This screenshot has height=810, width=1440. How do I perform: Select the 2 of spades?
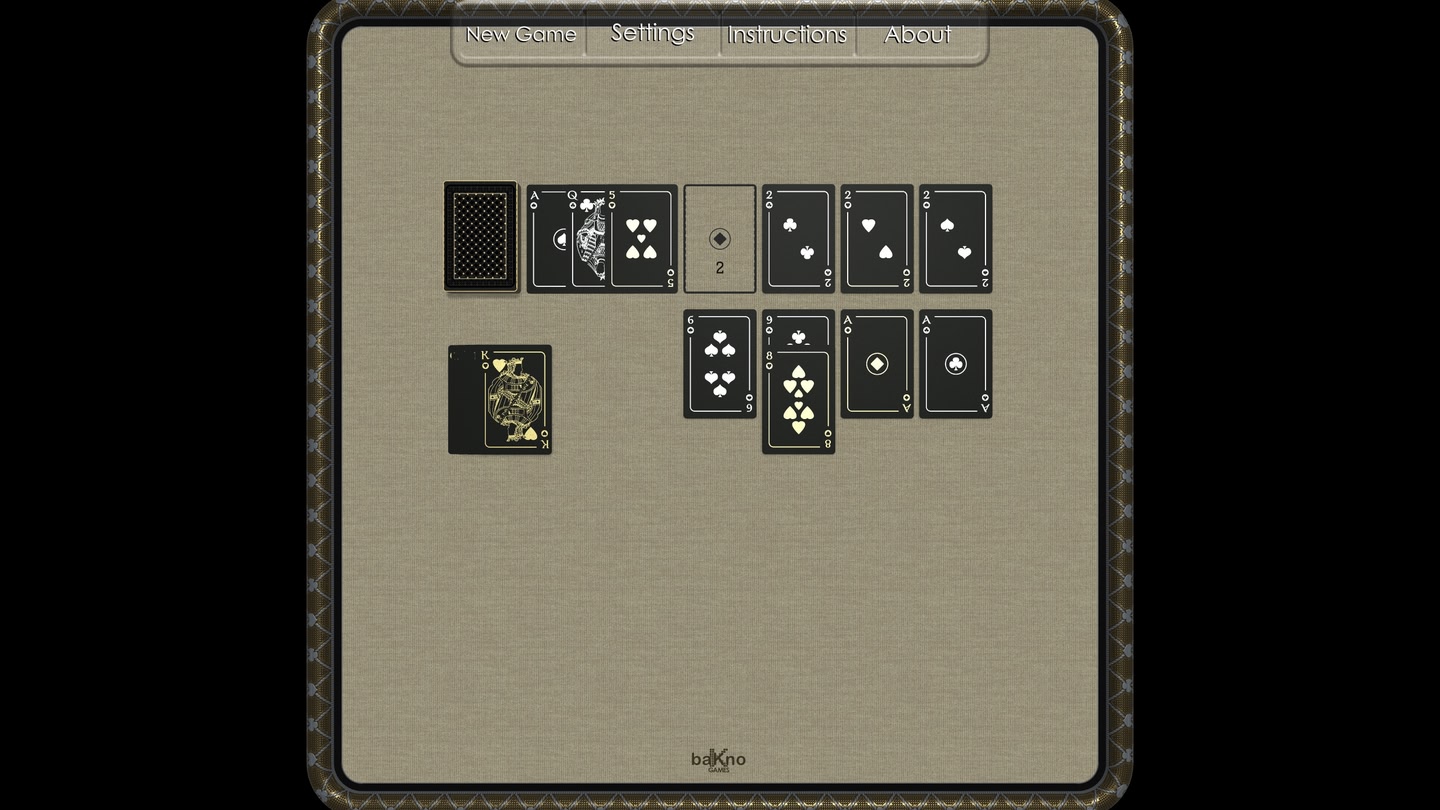[955, 240]
